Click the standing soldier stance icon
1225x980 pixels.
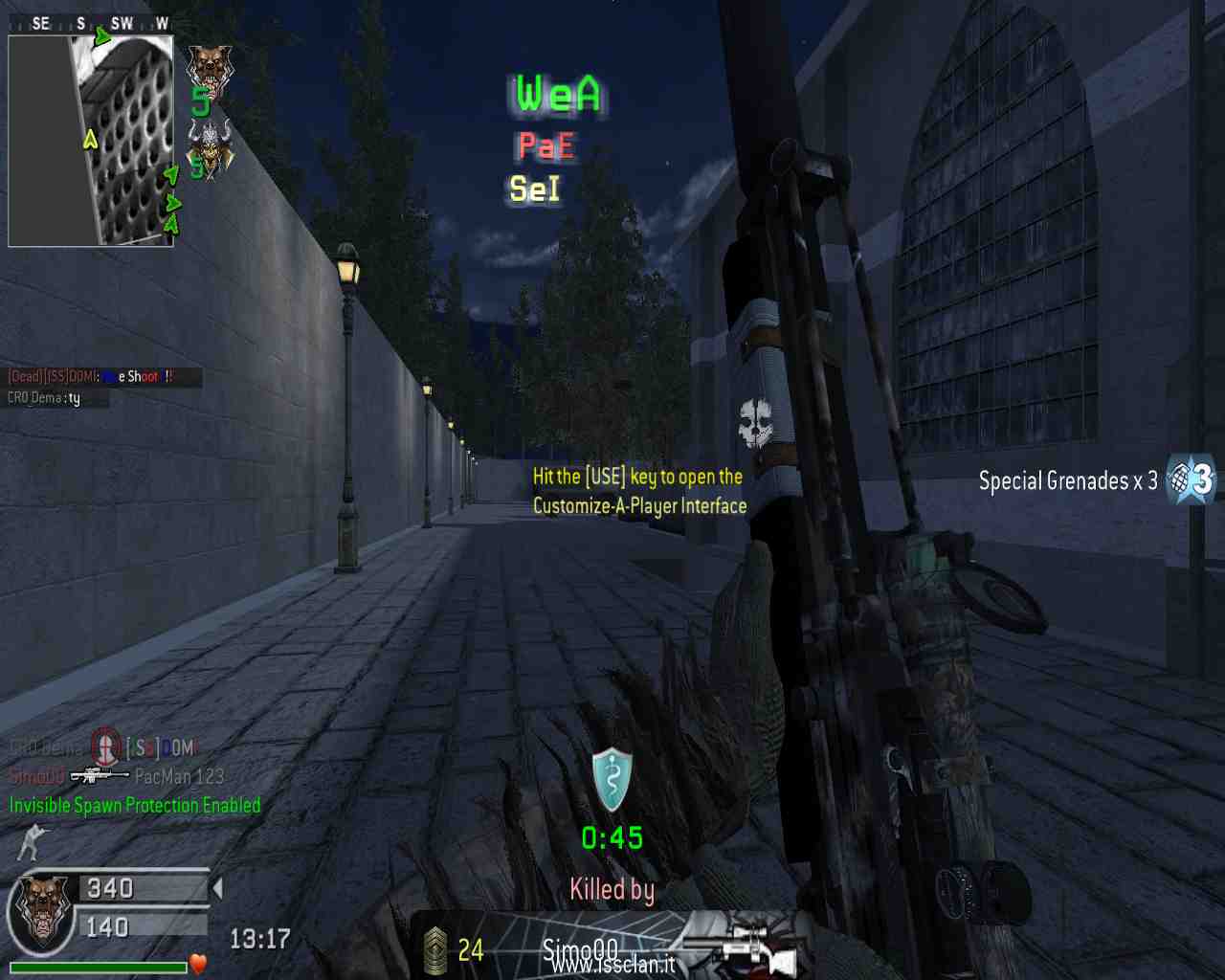(x=31, y=841)
